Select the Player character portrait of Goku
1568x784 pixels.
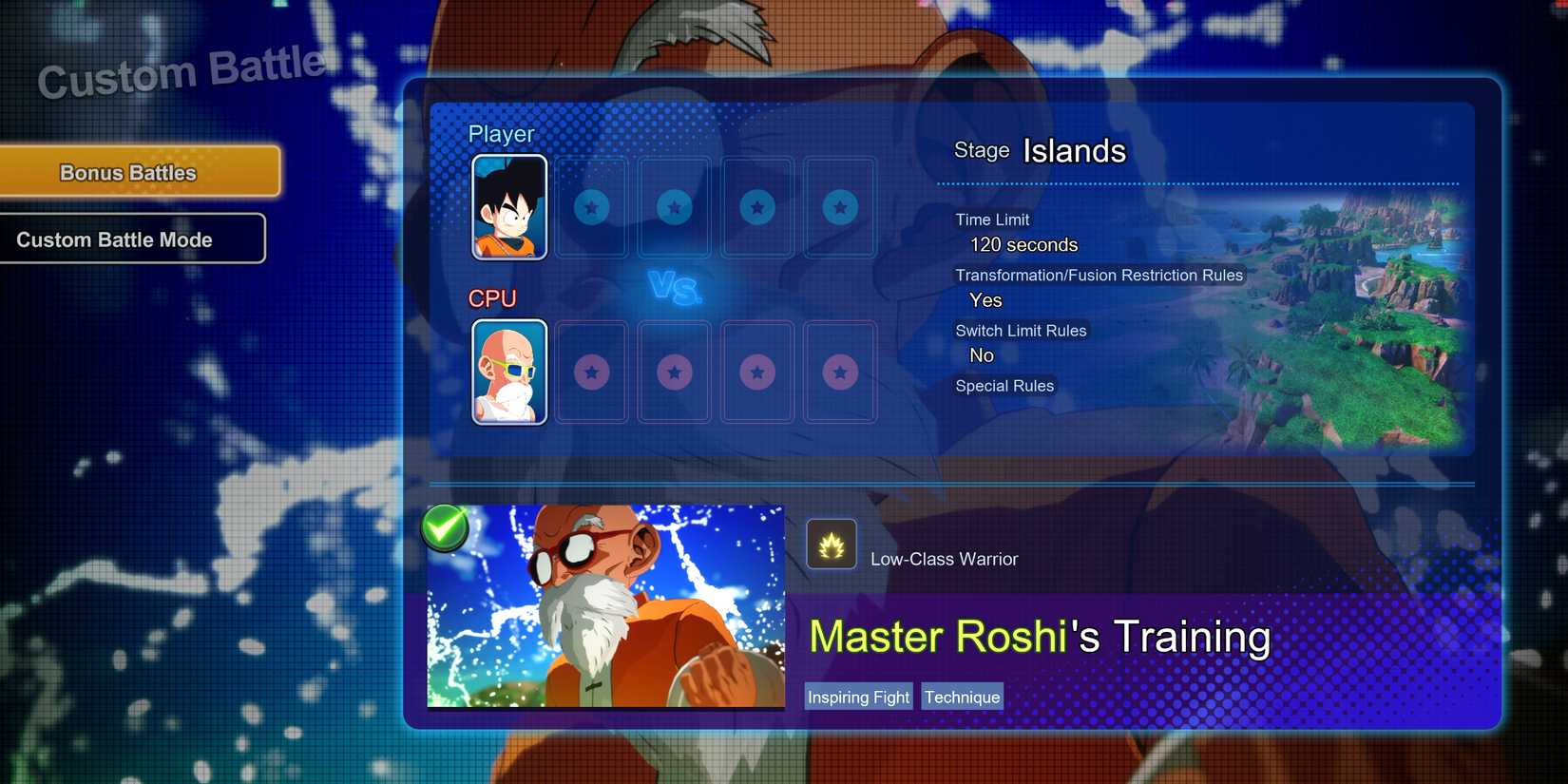click(508, 207)
